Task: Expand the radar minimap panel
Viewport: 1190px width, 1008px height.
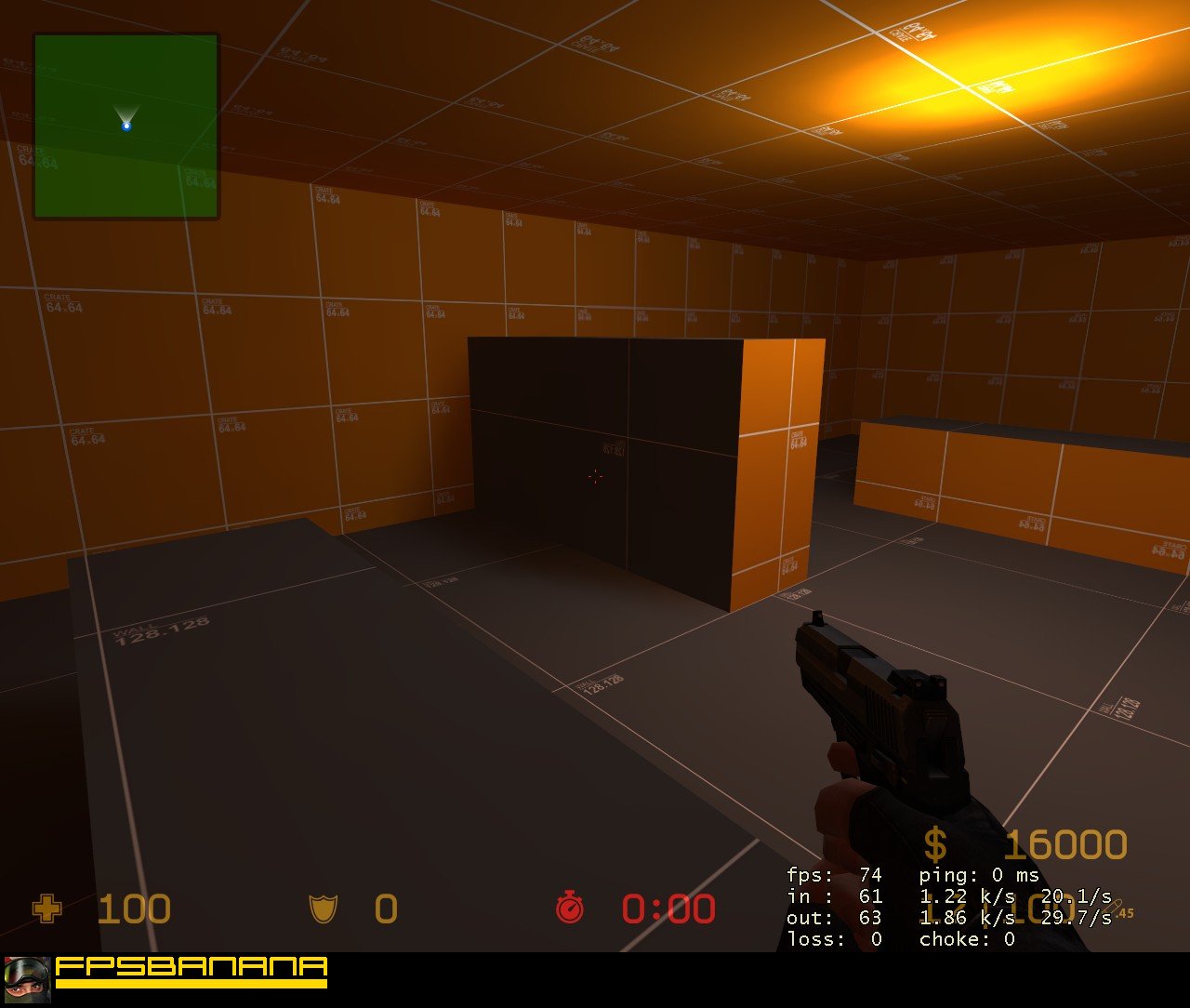Action: 126,126
